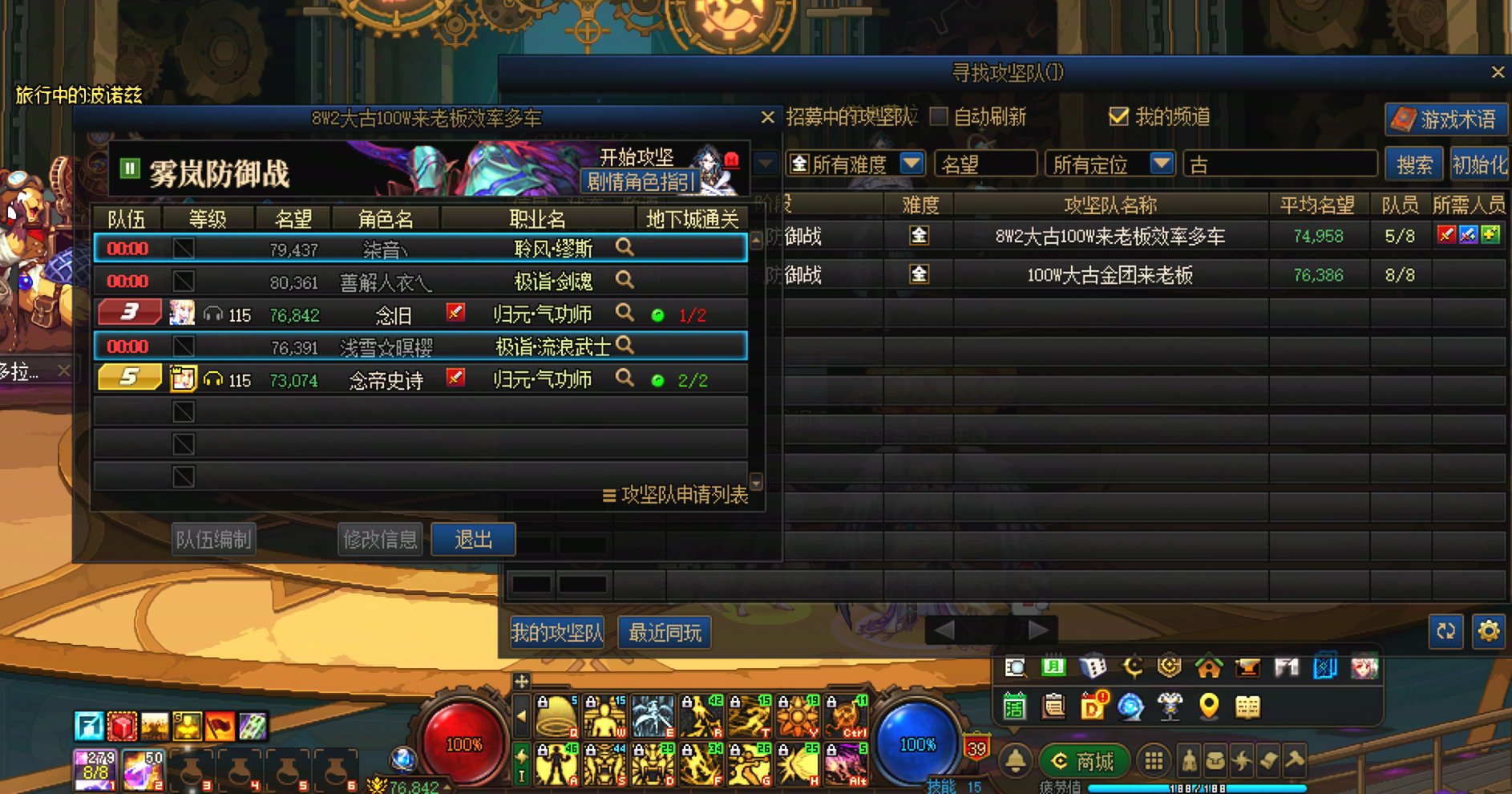The image size is (1512, 794).
Task: Toggle the headphone icon next to 念旧
Action: click(x=211, y=314)
